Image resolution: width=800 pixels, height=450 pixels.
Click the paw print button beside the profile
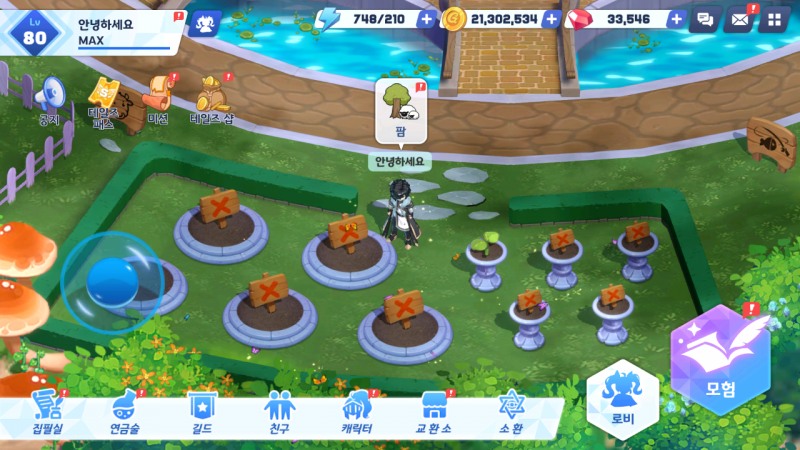coord(205,21)
